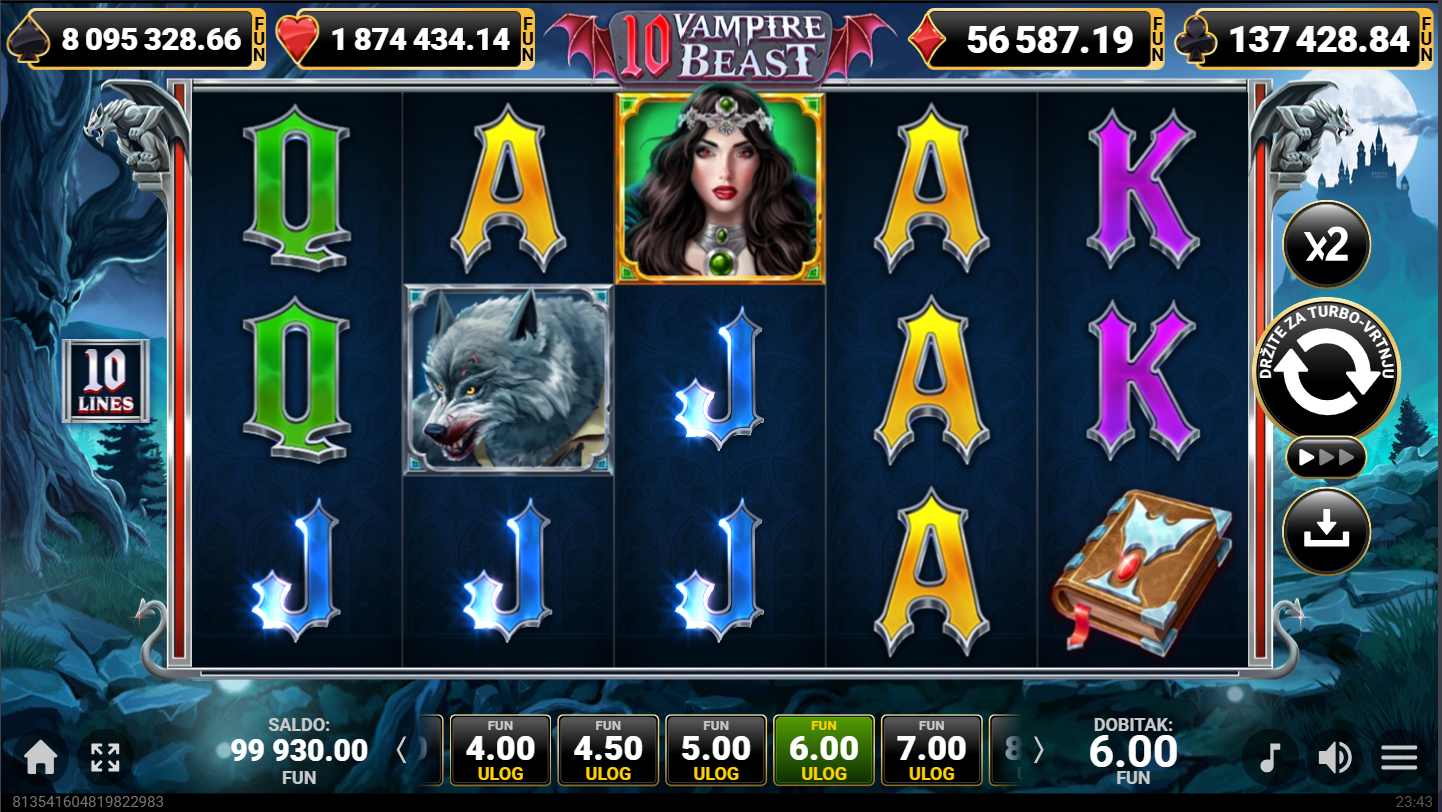Select the 4.00 ULOG bet
Screen dimensions: 1442x812
pos(501,750)
